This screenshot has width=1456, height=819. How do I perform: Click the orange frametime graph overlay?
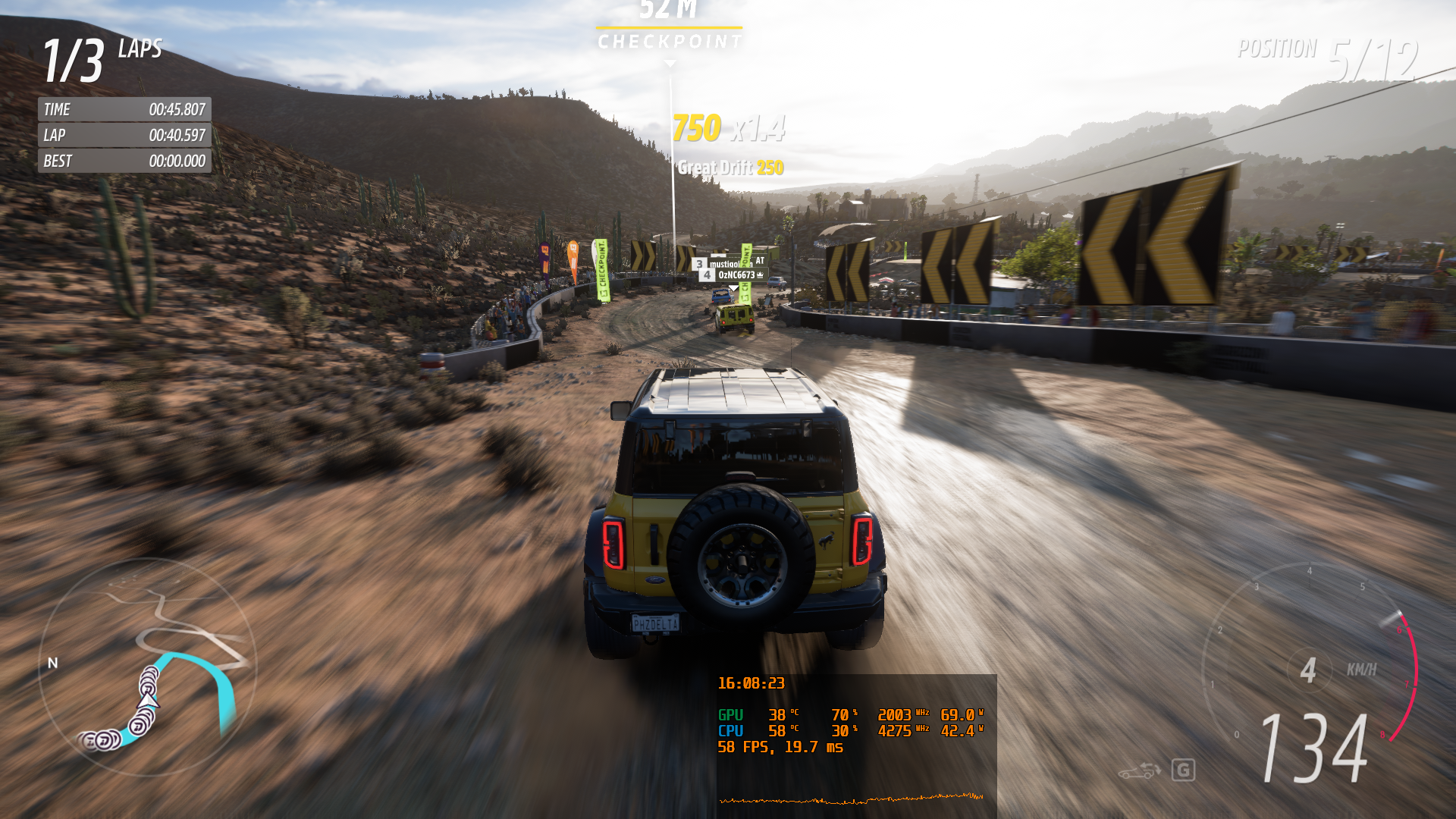[x=851, y=799]
